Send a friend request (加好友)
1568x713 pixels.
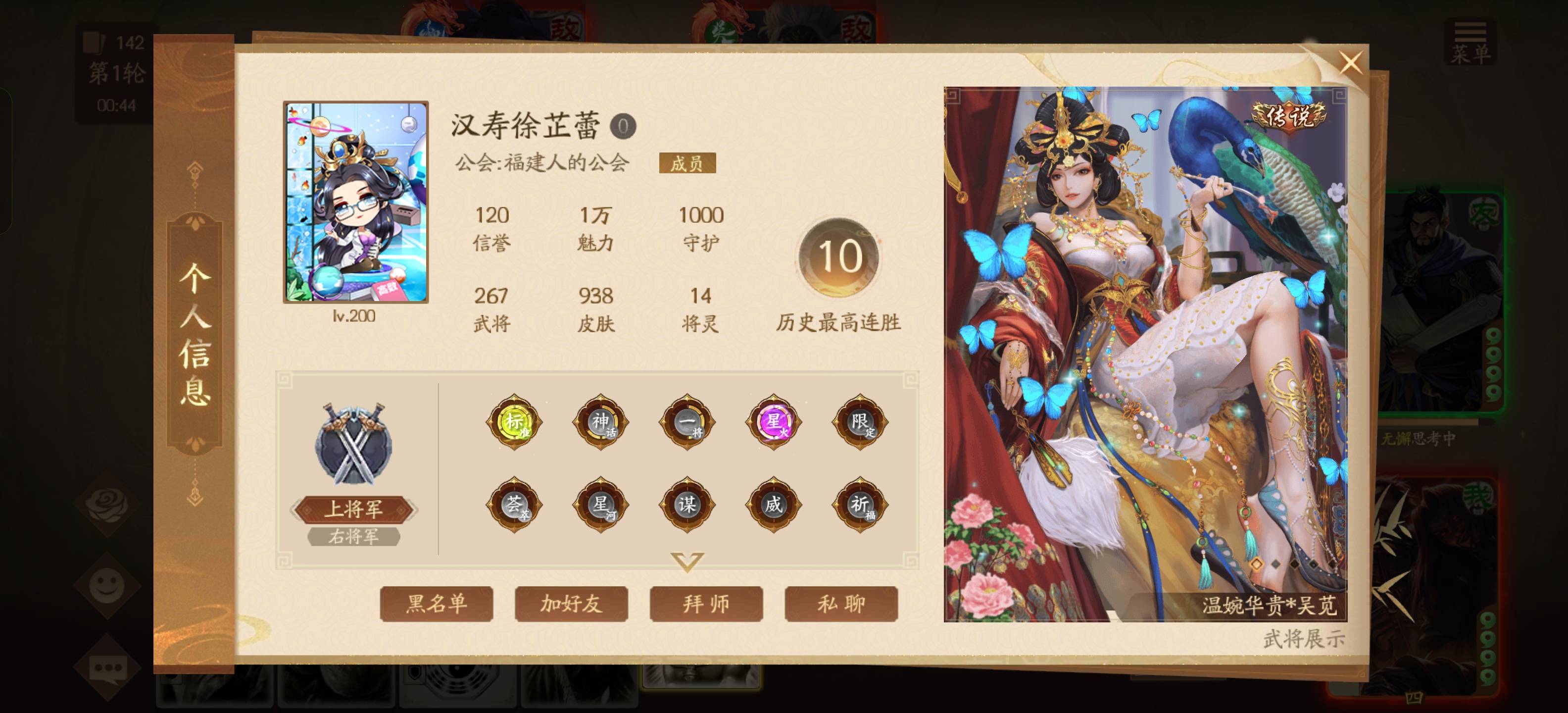click(571, 604)
